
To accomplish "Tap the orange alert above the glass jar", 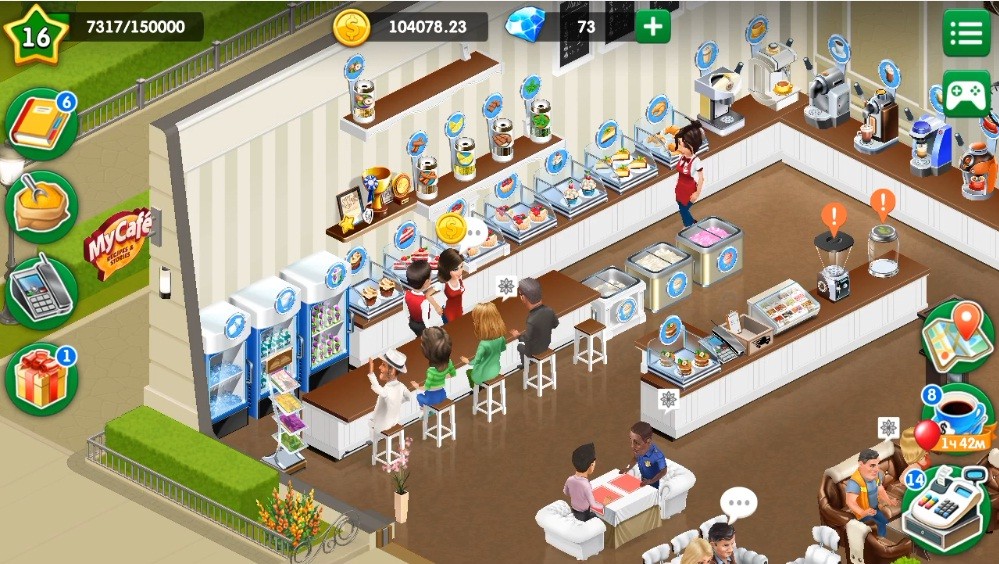I will [x=882, y=205].
